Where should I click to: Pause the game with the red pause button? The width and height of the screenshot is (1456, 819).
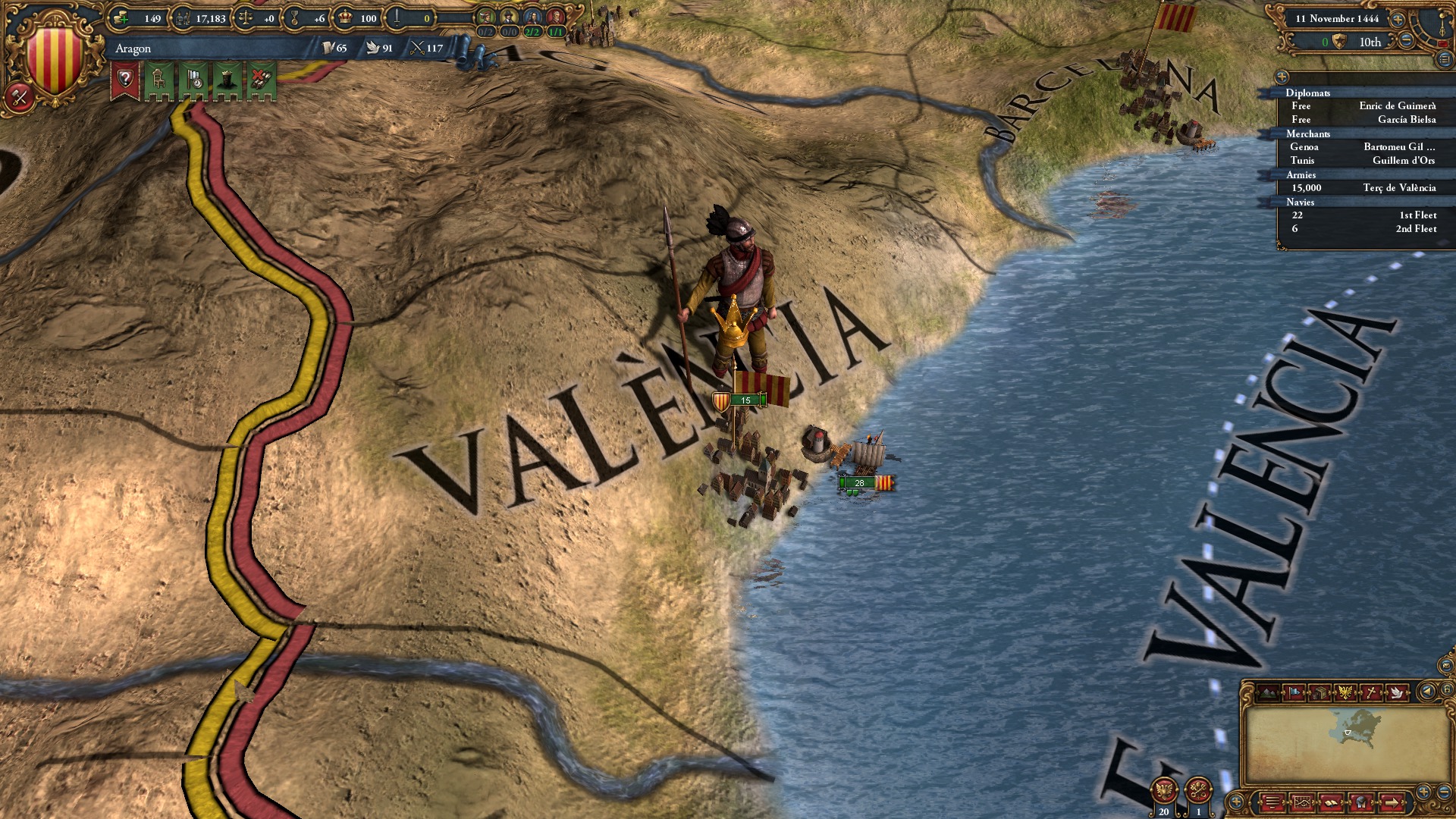tap(1444, 43)
